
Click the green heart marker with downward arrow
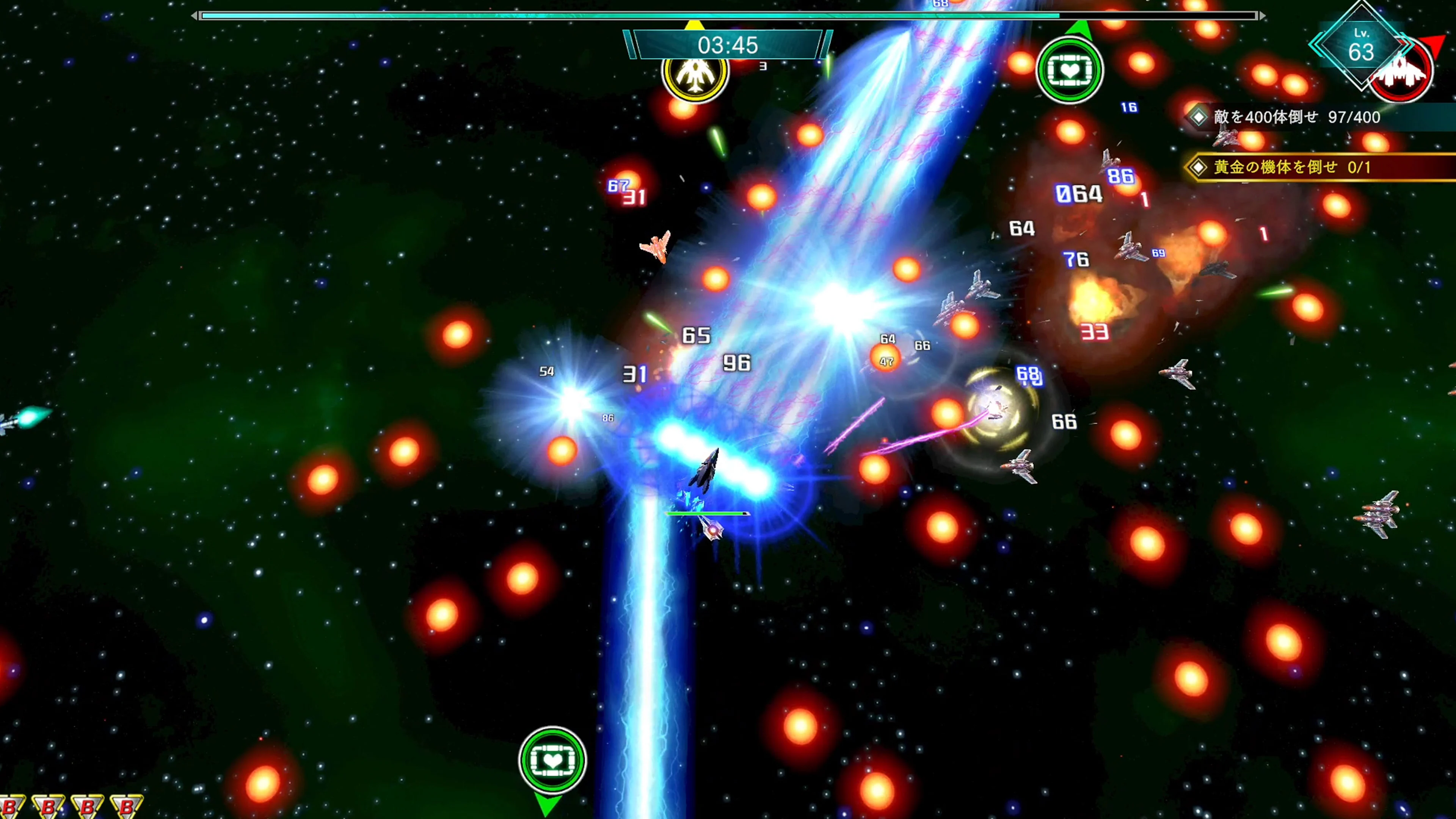[552, 760]
